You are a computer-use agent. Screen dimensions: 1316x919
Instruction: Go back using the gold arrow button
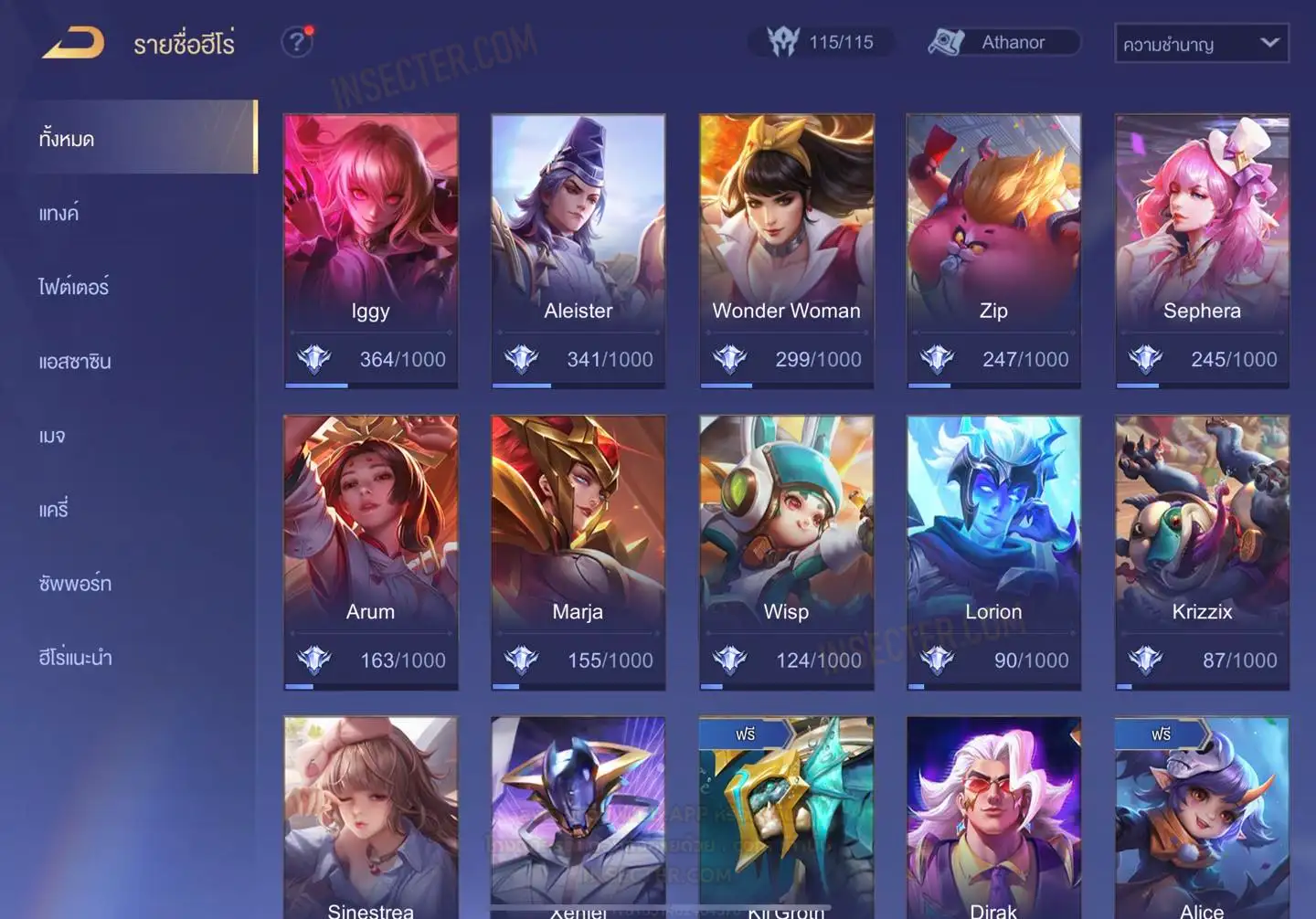pyautogui.click(x=73, y=43)
